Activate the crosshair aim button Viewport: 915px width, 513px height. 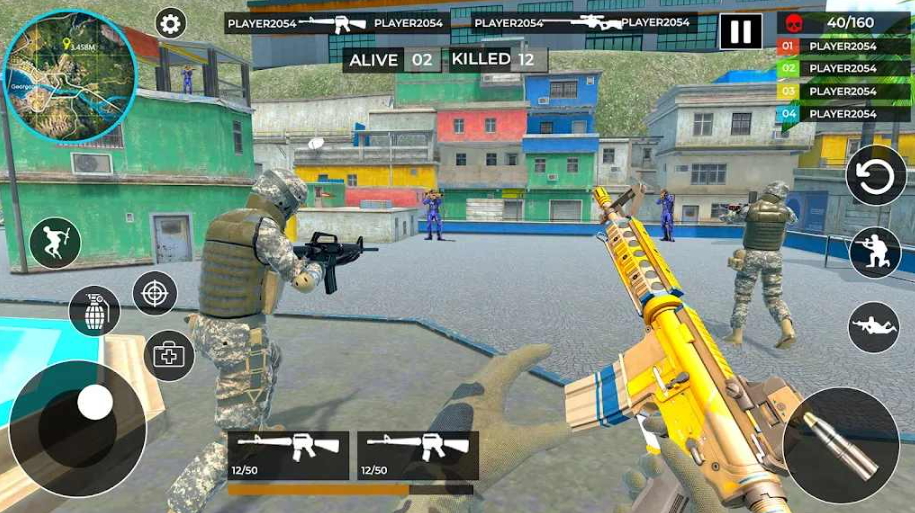click(x=155, y=293)
